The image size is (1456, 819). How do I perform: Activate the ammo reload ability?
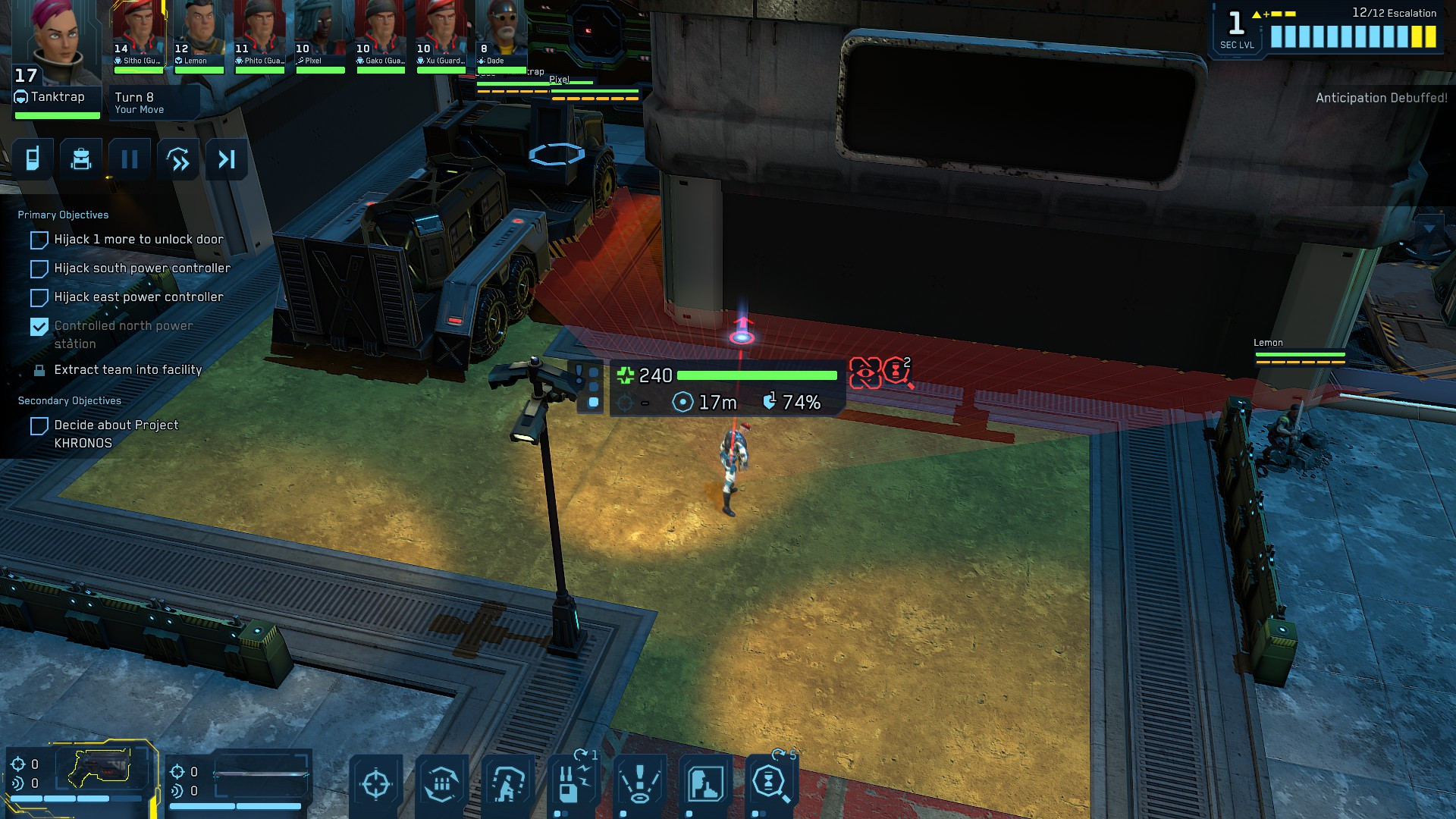click(x=441, y=784)
